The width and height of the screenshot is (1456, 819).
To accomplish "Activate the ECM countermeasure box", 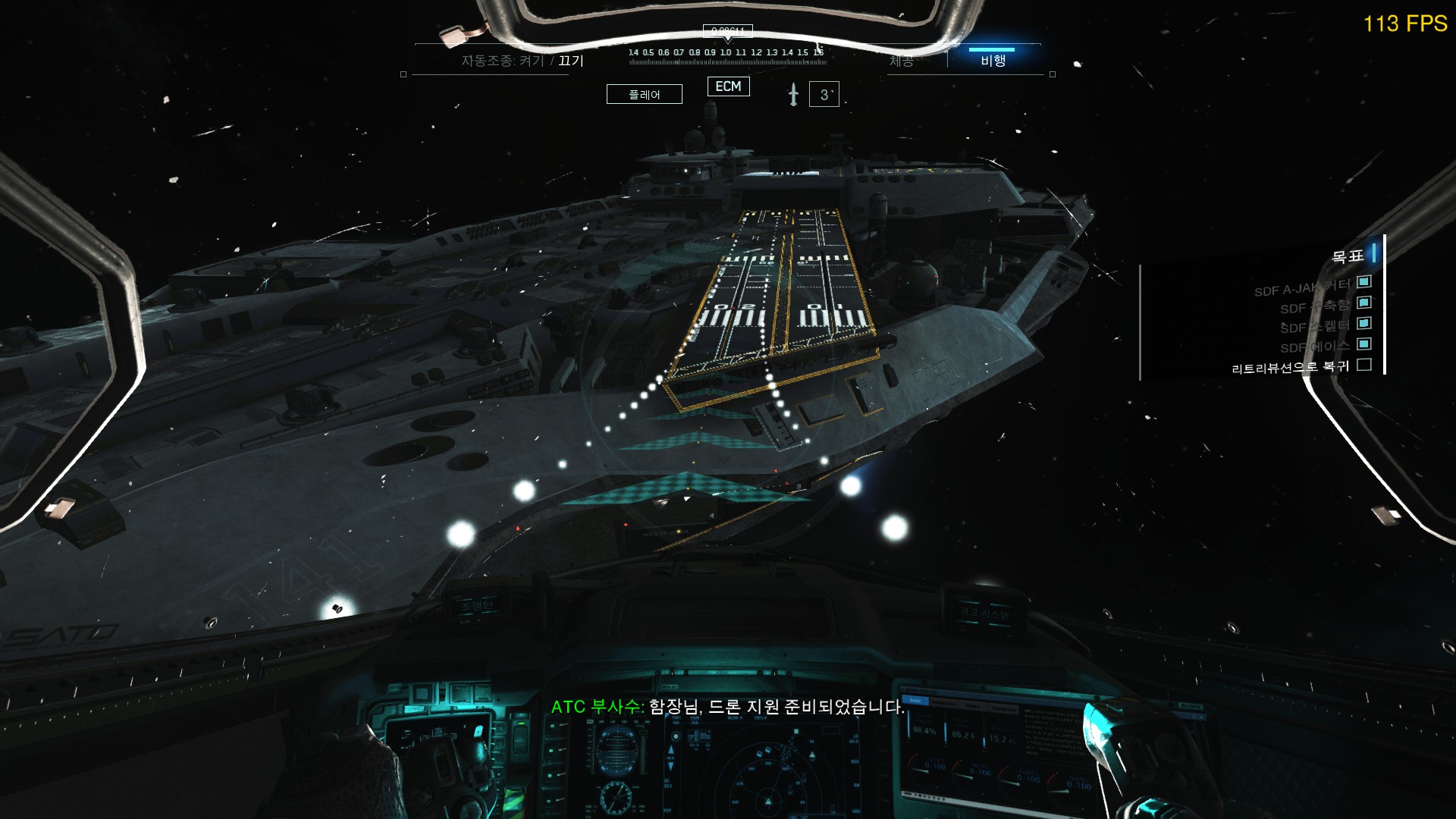I will [728, 86].
